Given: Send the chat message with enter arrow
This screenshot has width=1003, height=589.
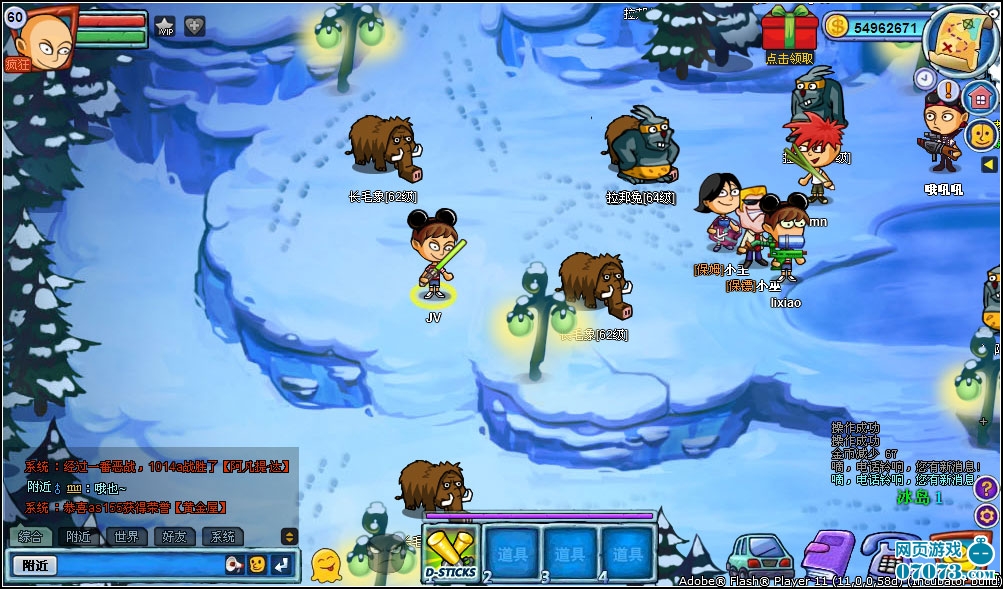Looking at the screenshot, I should [282, 565].
